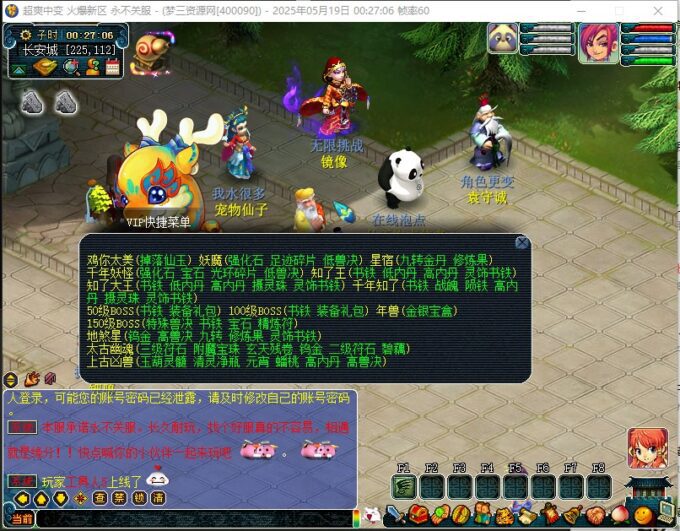
Task: Select the player character portrait at top right
Action: pos(597,41)
